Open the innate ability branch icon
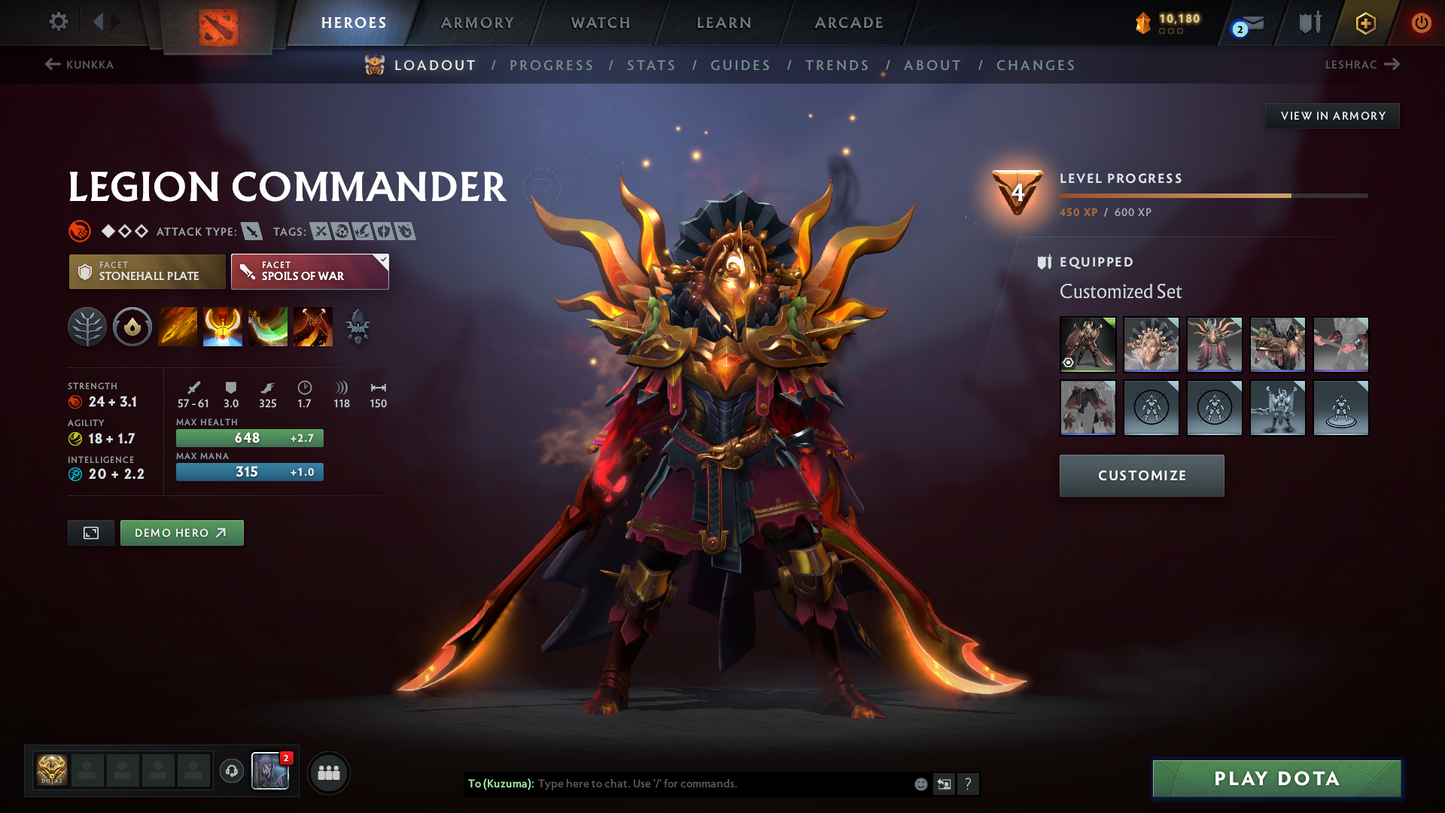 point(87,327)
